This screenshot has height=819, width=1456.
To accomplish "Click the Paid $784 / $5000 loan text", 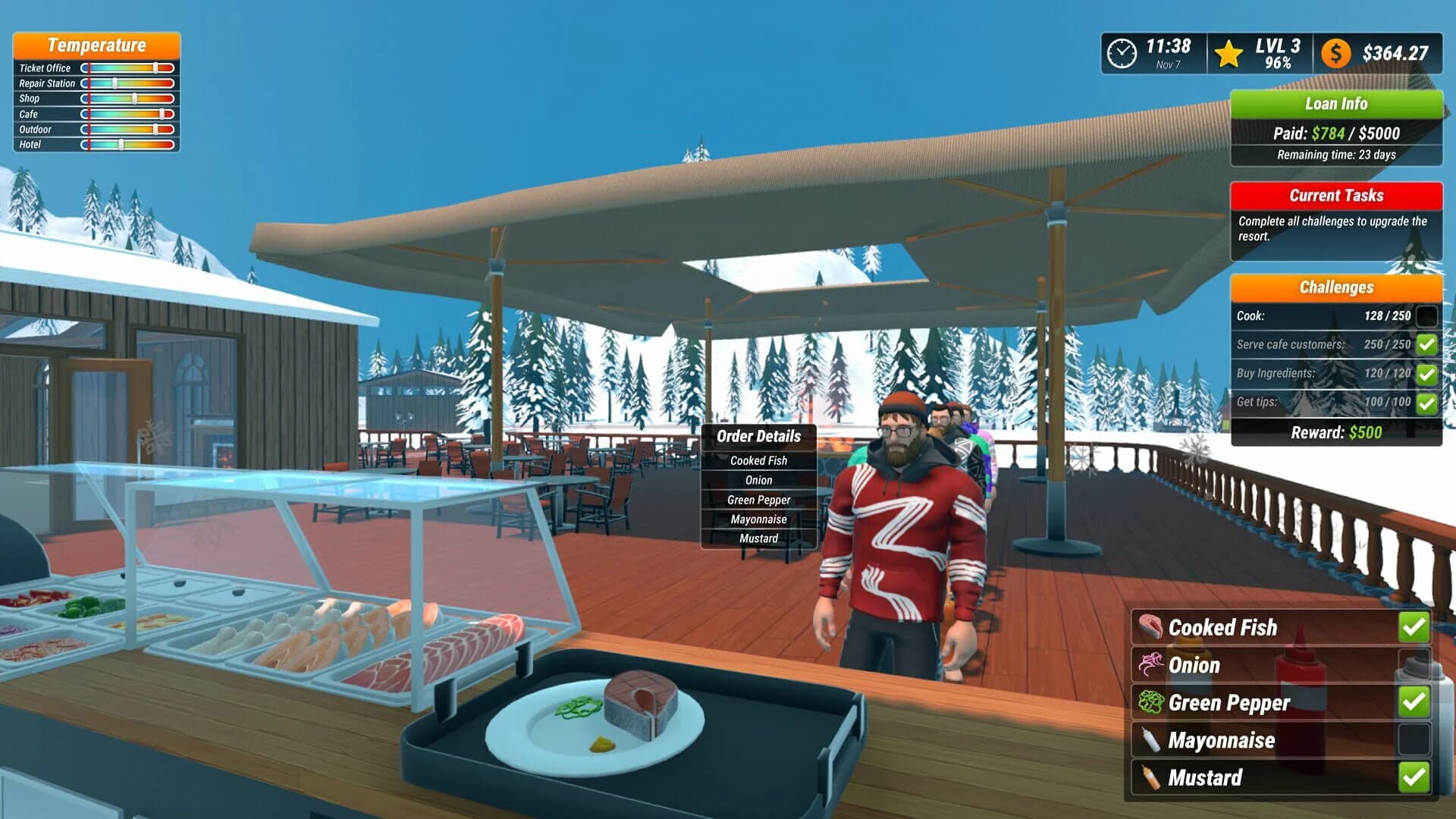I will point(1336,133).
